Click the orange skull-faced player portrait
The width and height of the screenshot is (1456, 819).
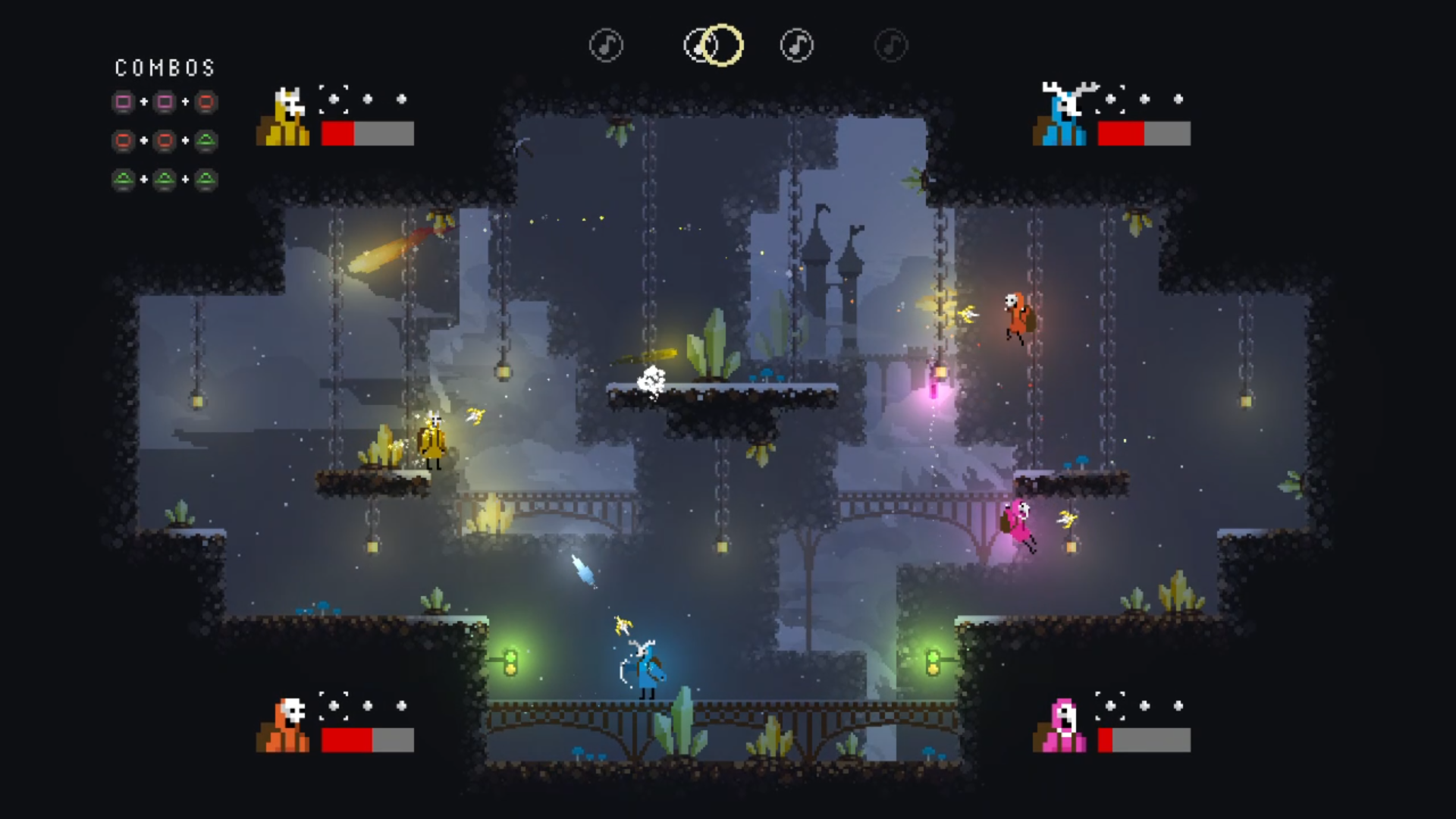[284, 725]
